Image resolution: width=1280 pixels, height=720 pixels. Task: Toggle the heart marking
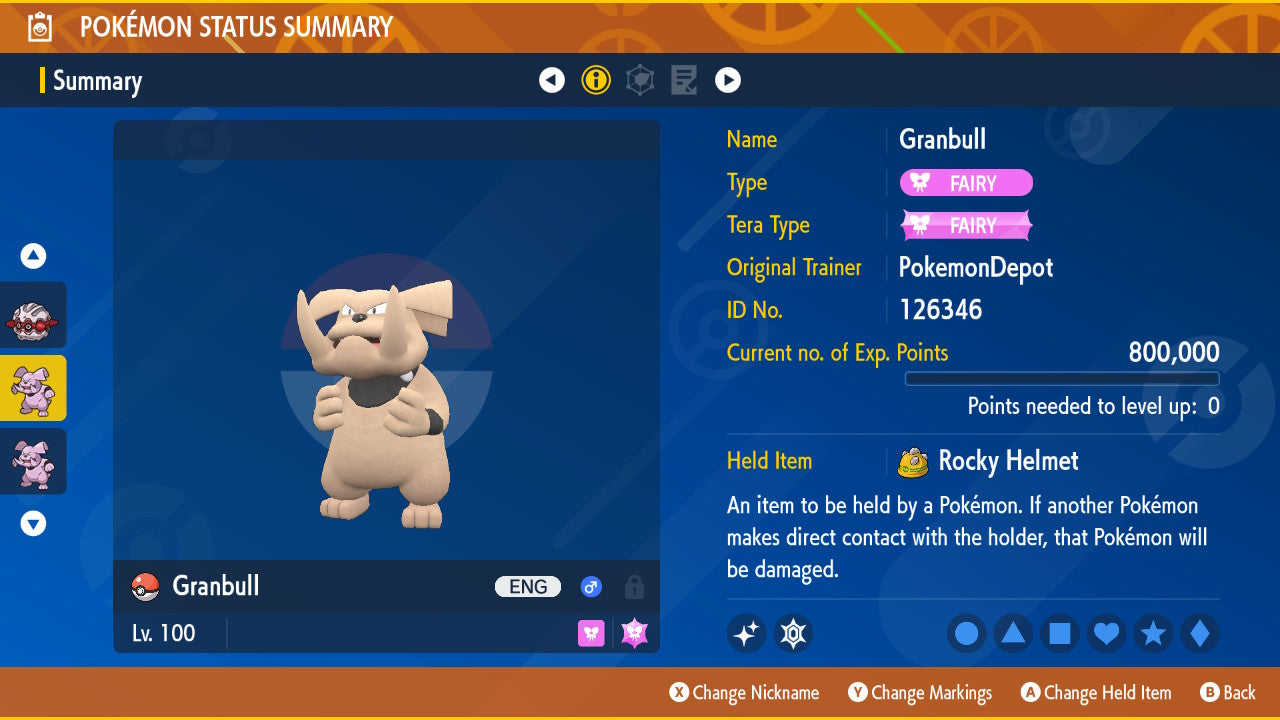coord(1107,633)
